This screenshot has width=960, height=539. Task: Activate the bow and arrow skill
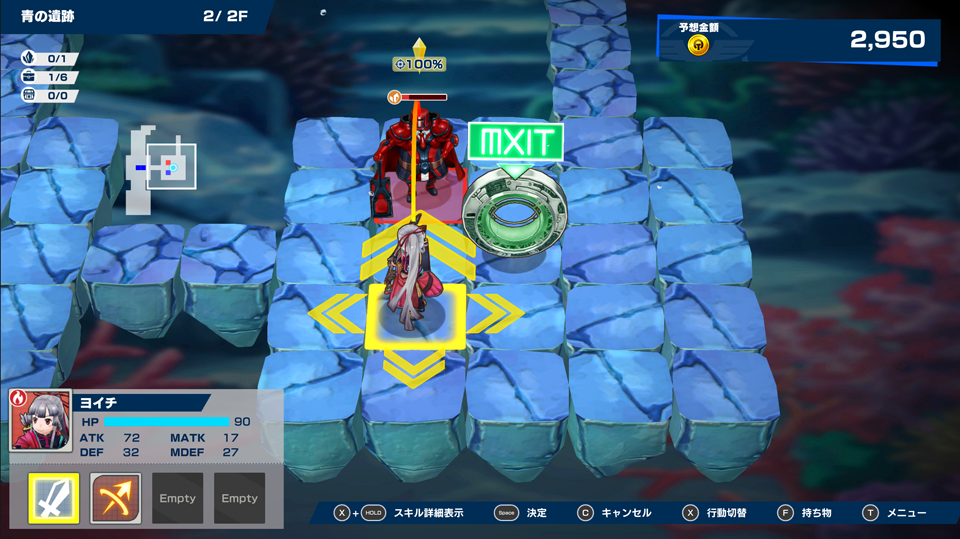pos(115,498)
